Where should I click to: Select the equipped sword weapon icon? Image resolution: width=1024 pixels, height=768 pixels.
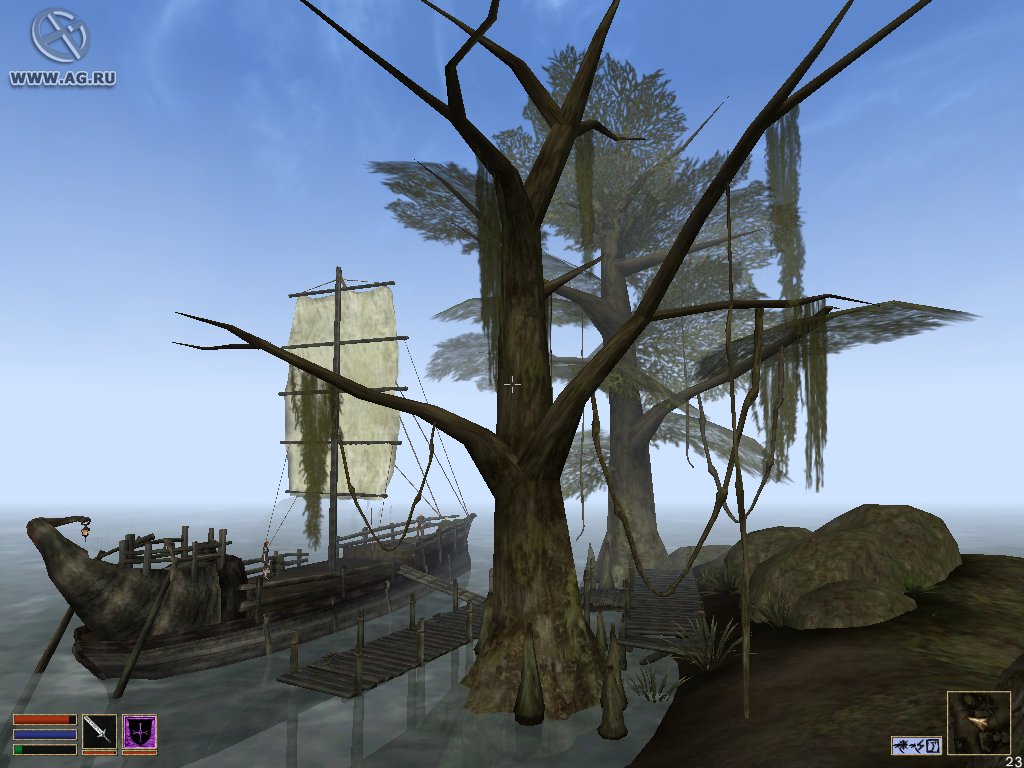[99, 731]
